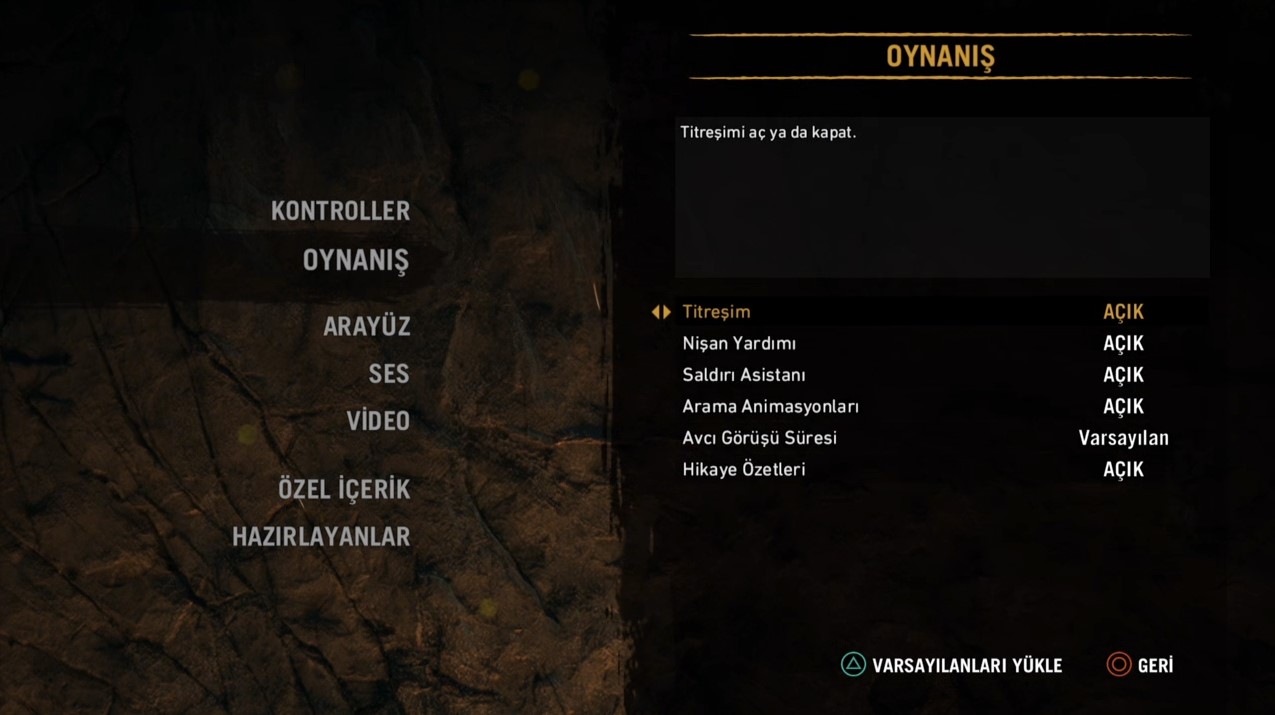Toggle the Hikaye Özetleri setting

1123,470
